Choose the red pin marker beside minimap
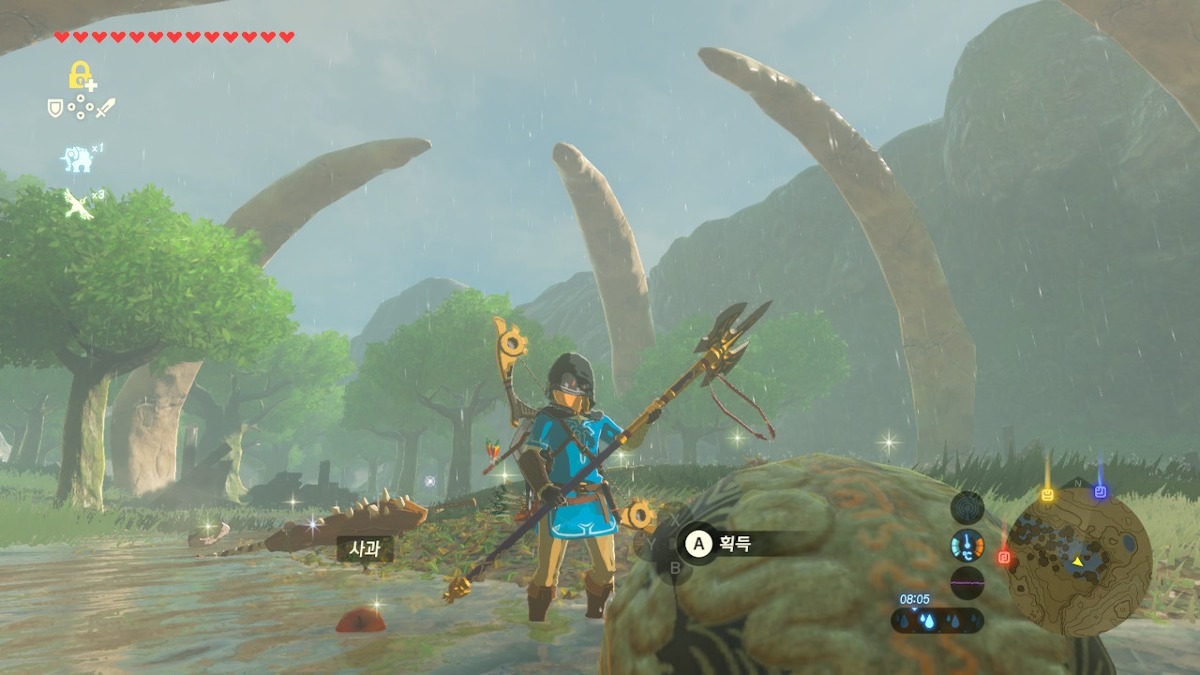The image size is (1200, 675). point(1004,557)
